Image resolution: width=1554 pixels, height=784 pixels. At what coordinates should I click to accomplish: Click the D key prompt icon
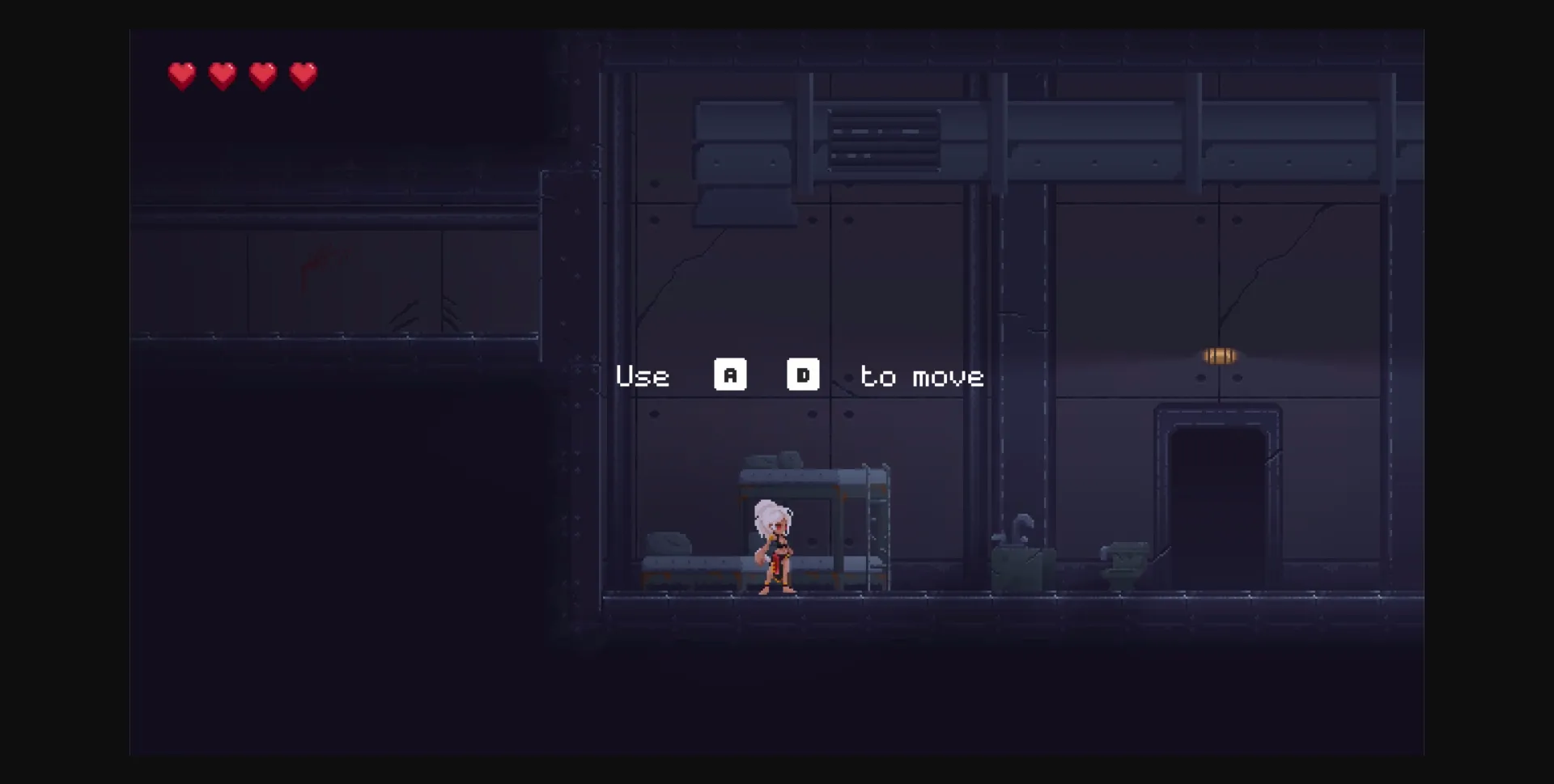tap(802, 375)
